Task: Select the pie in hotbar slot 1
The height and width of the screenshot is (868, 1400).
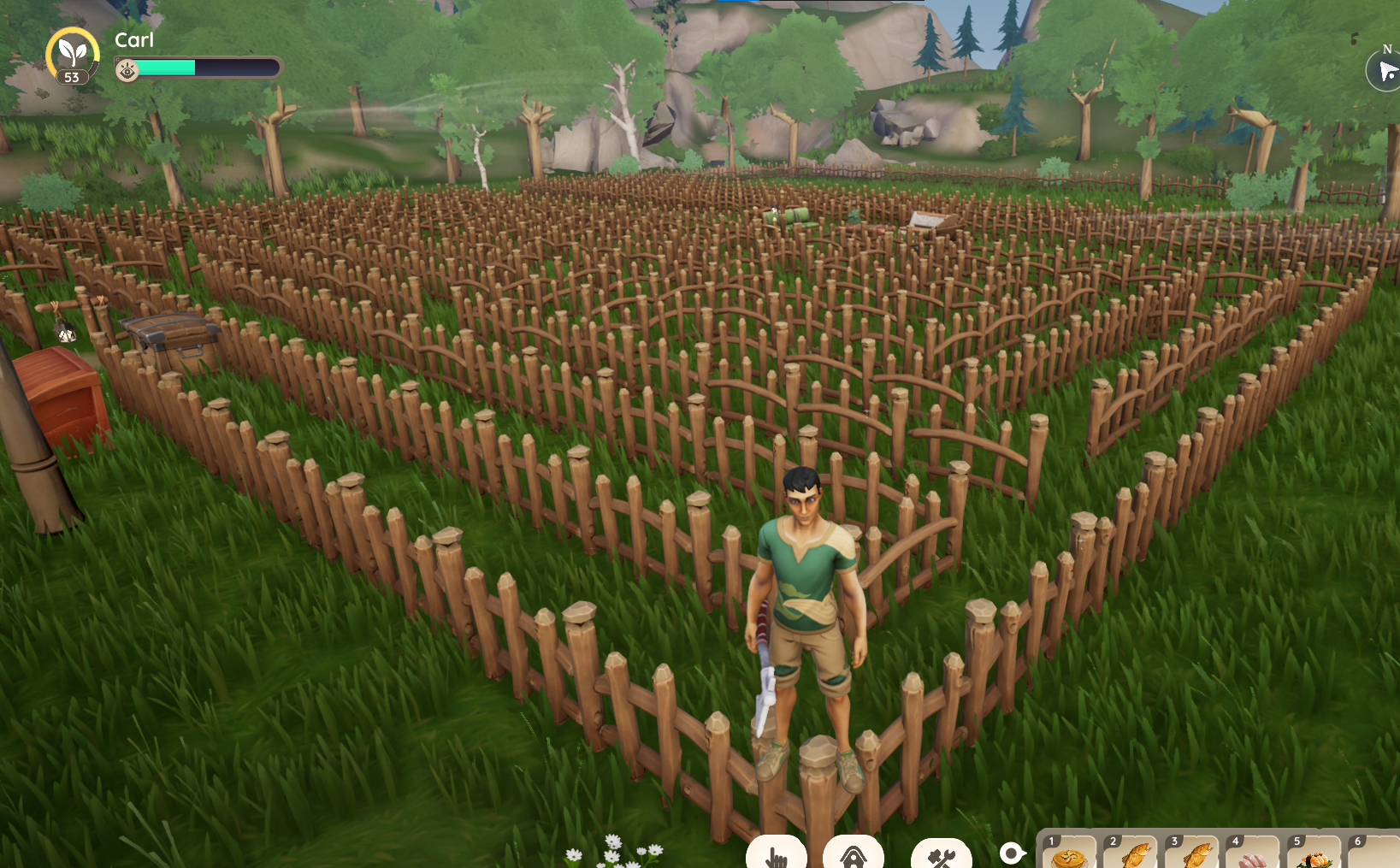Action: [1069, 854]
